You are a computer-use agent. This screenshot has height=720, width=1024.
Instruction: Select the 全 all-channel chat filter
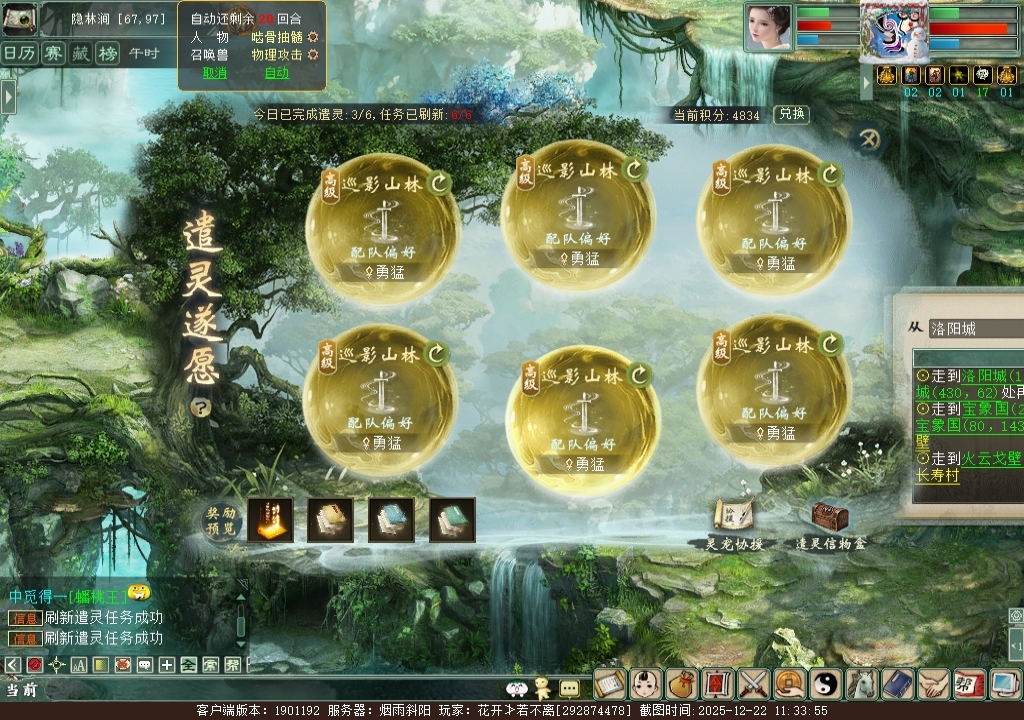[188, 664]
